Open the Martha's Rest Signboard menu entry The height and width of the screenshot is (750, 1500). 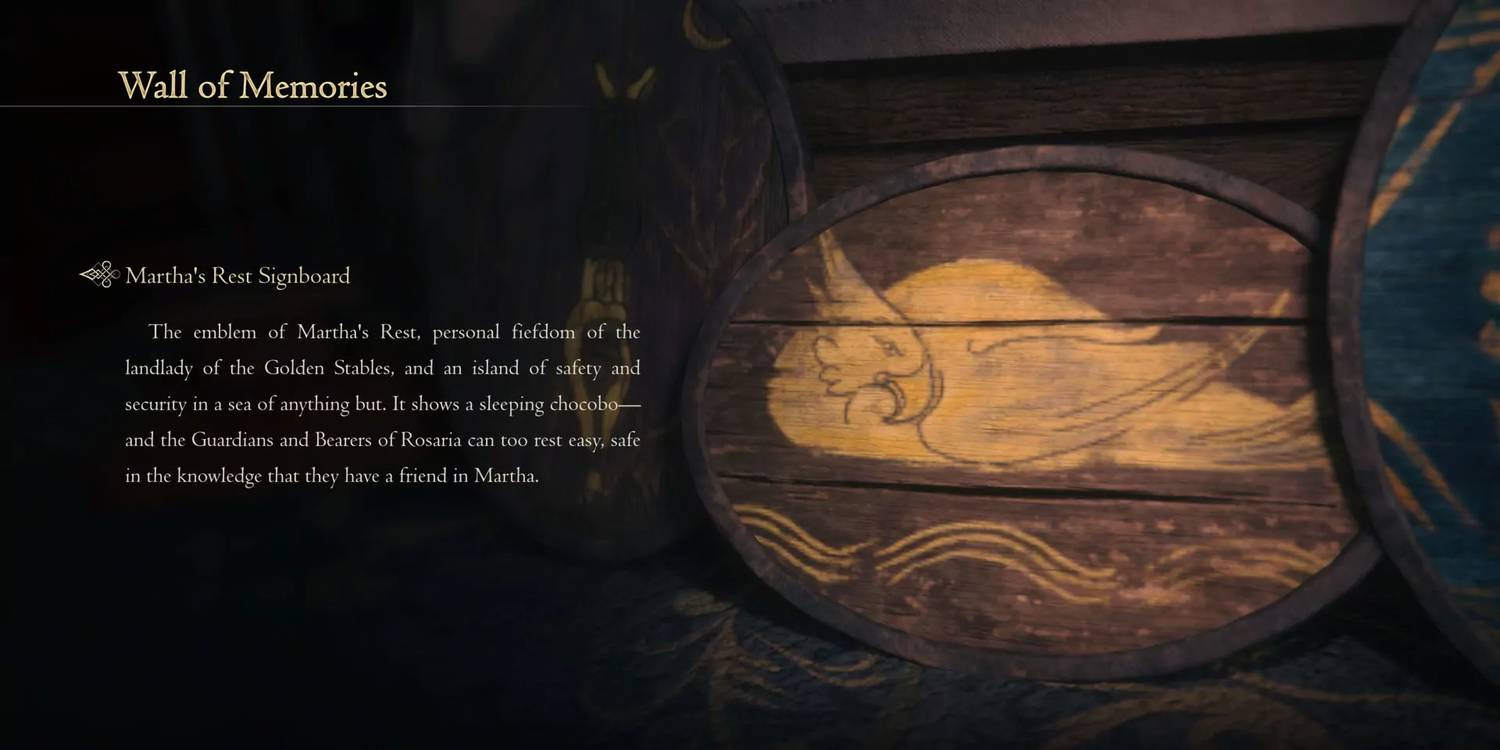(x=238, y=276)
